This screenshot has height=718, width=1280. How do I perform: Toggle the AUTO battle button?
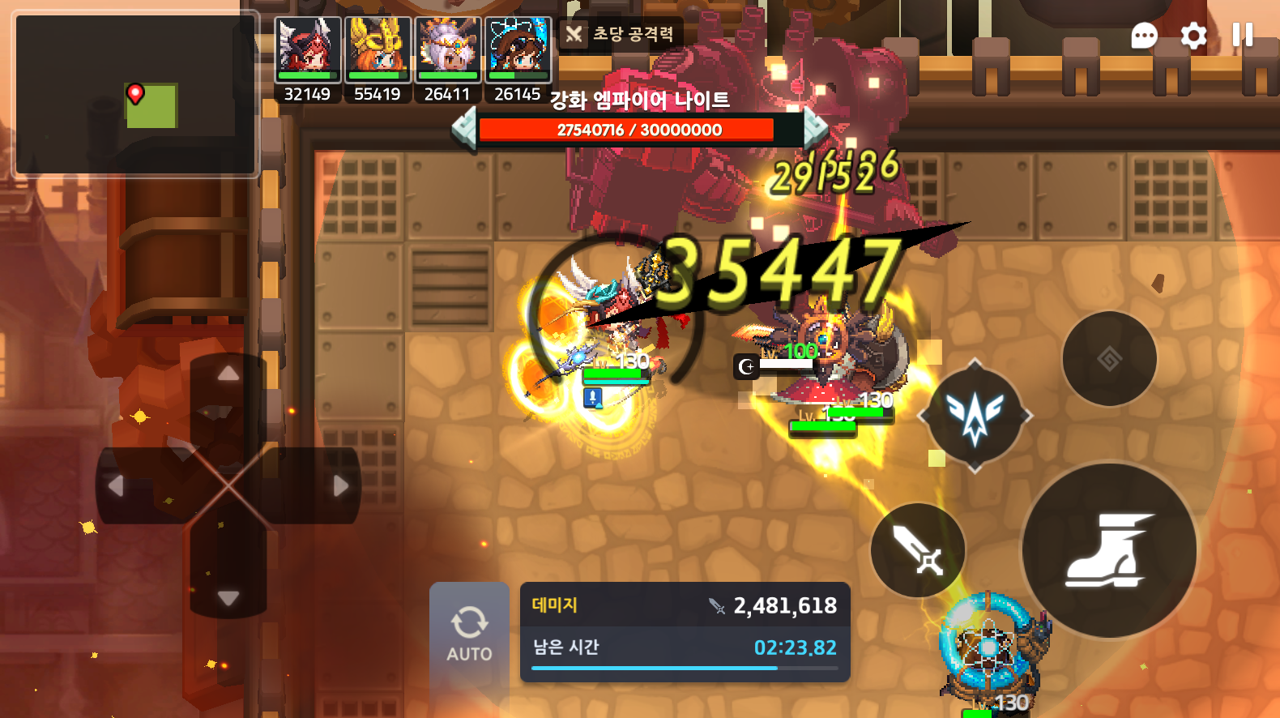tap(469, 634)
